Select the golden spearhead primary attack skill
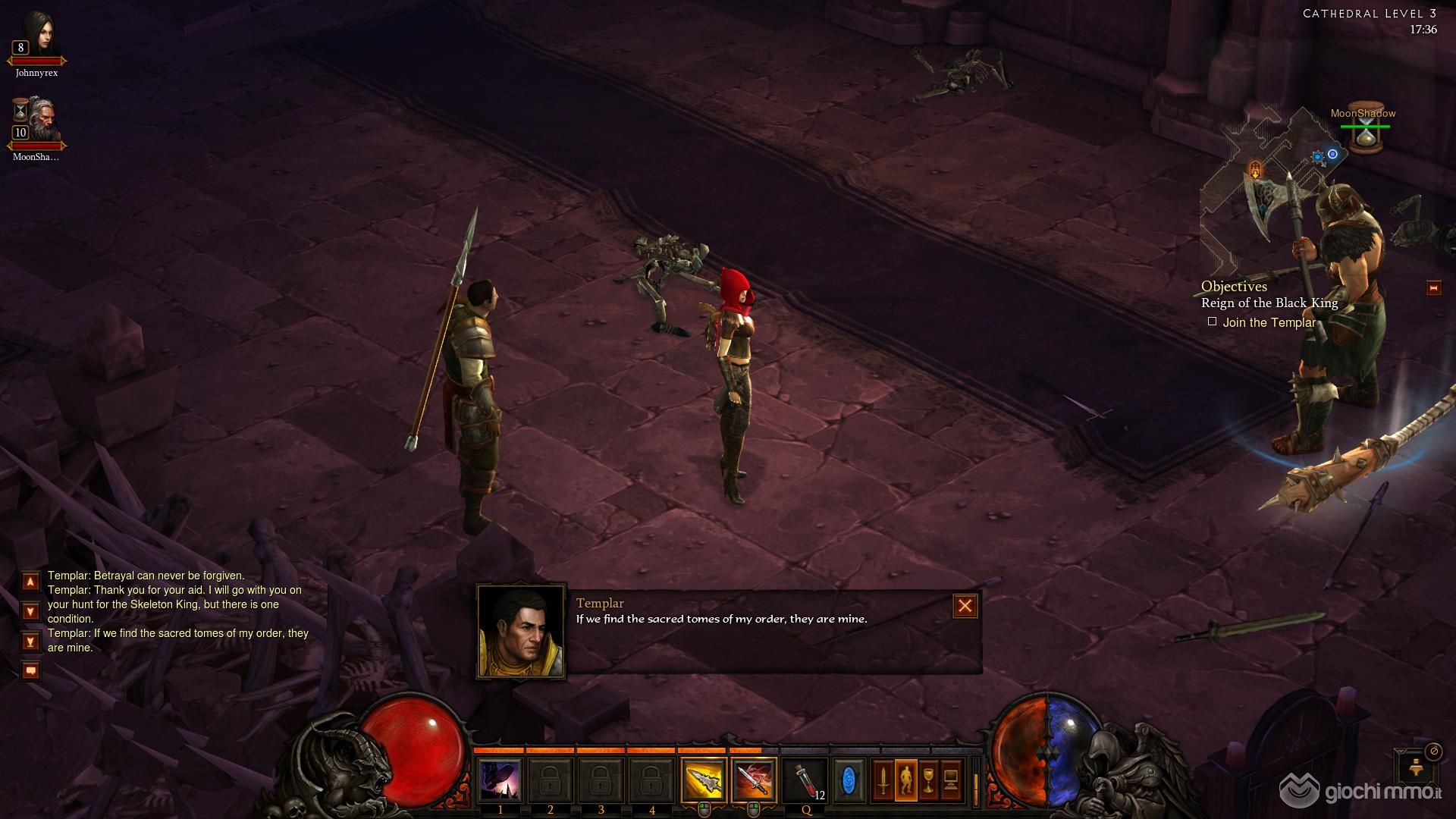 703,780
